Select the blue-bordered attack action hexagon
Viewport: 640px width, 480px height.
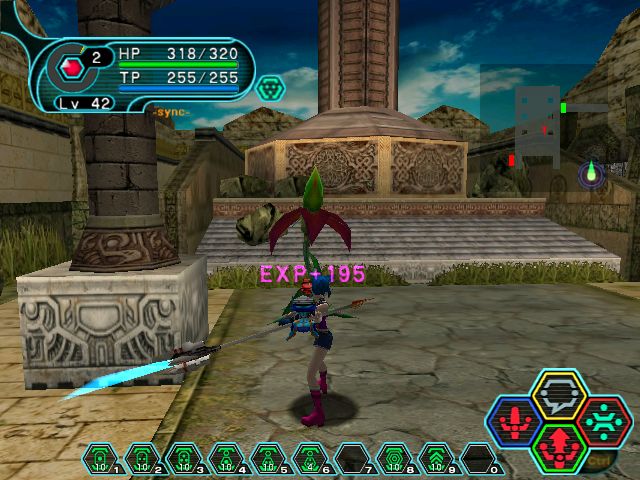click(514, 421)
